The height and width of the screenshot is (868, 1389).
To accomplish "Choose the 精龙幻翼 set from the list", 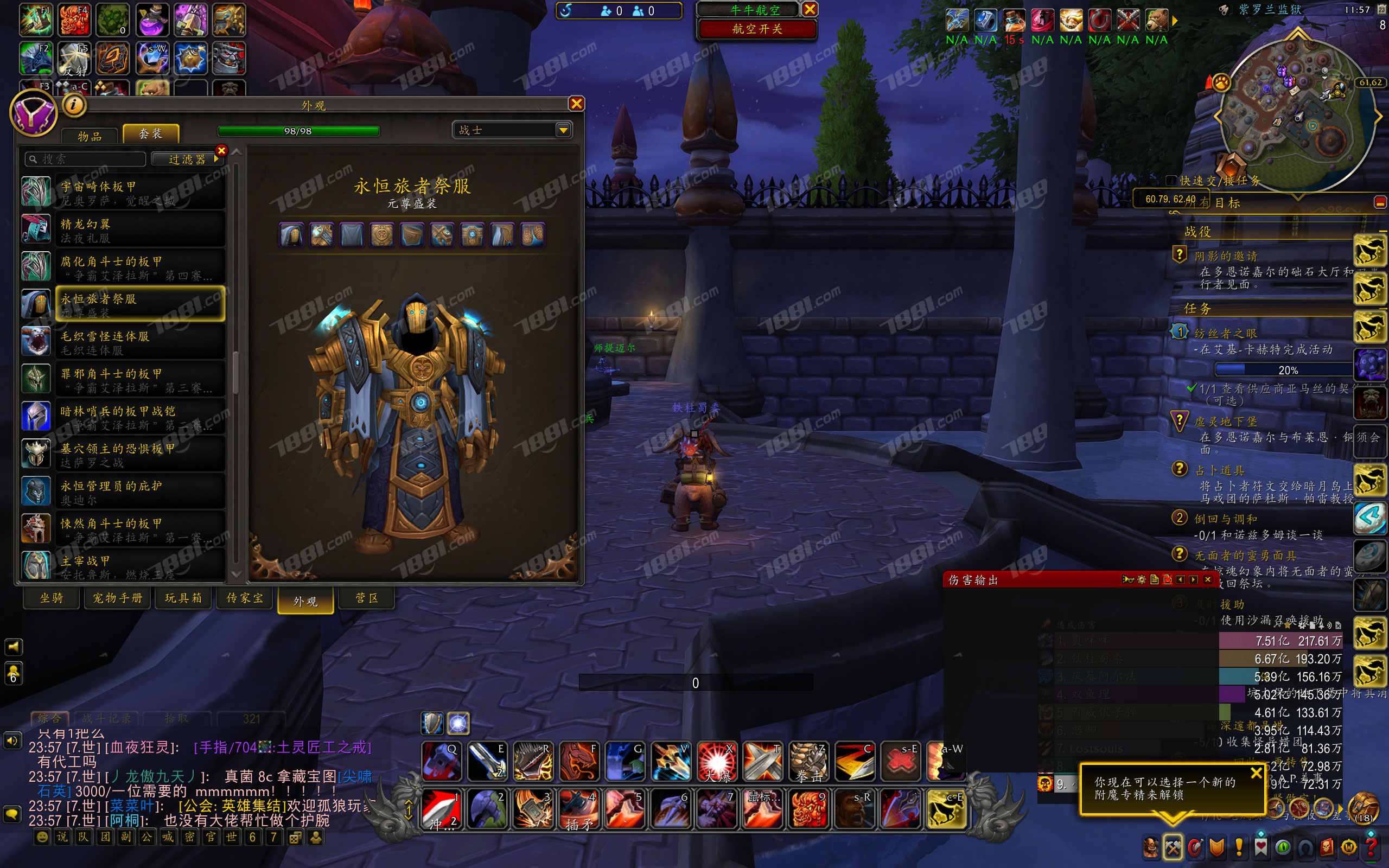I will (x=139, y=230).
